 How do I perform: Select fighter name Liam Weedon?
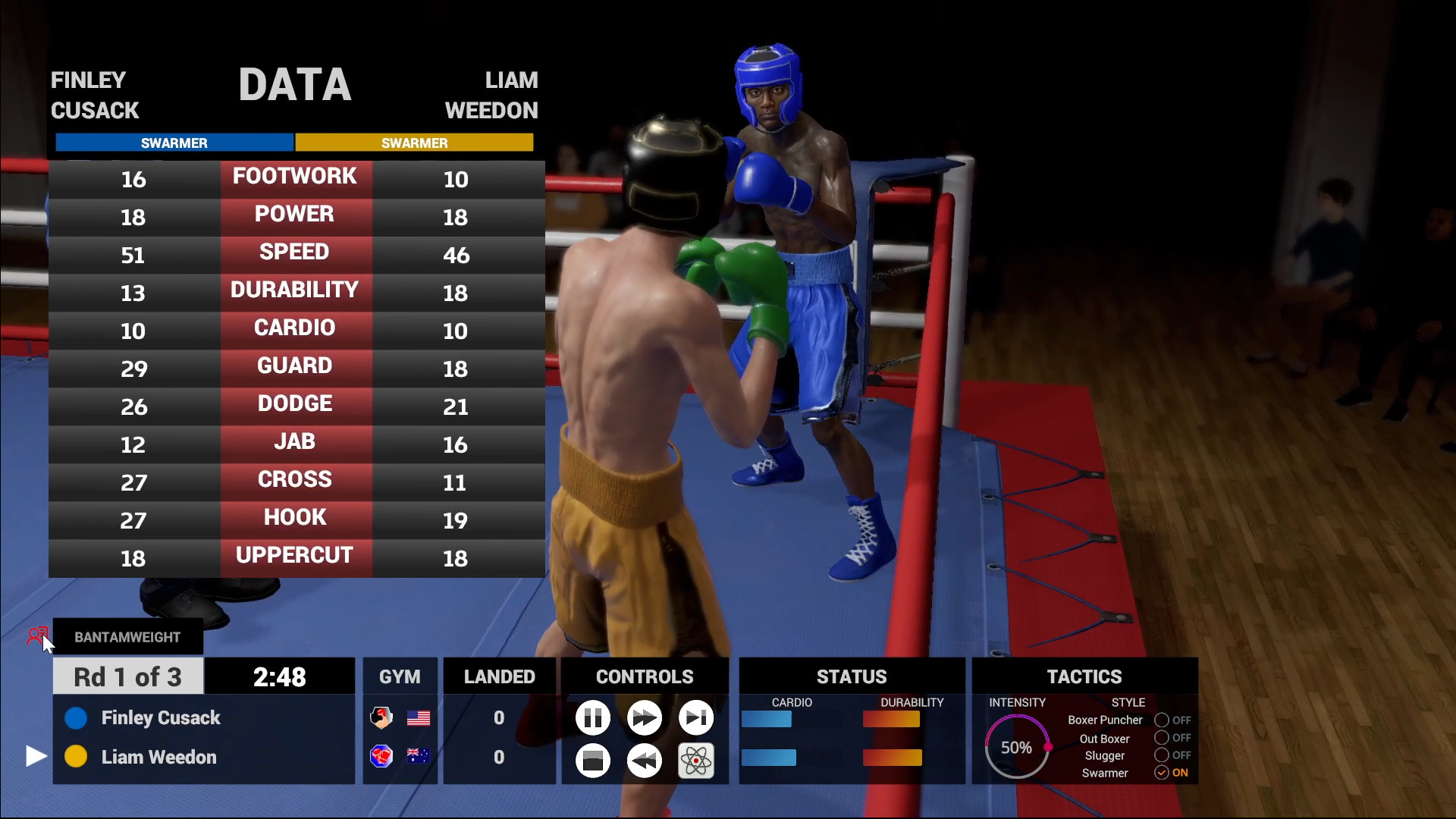[x=158, y=757]
